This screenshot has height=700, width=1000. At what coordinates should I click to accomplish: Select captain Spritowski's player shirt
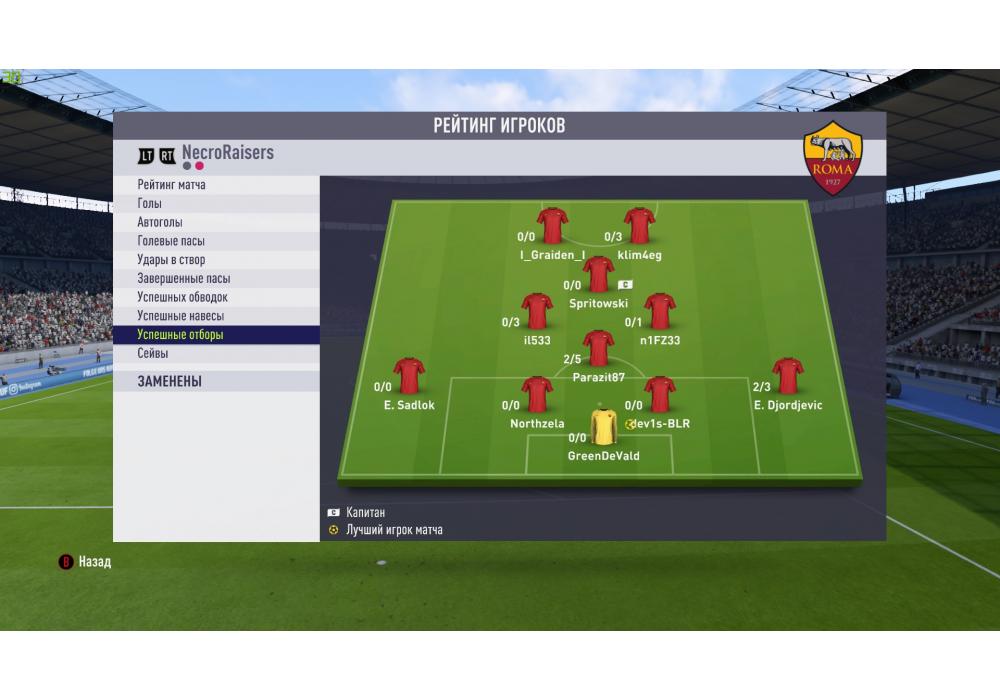[599, 273]
